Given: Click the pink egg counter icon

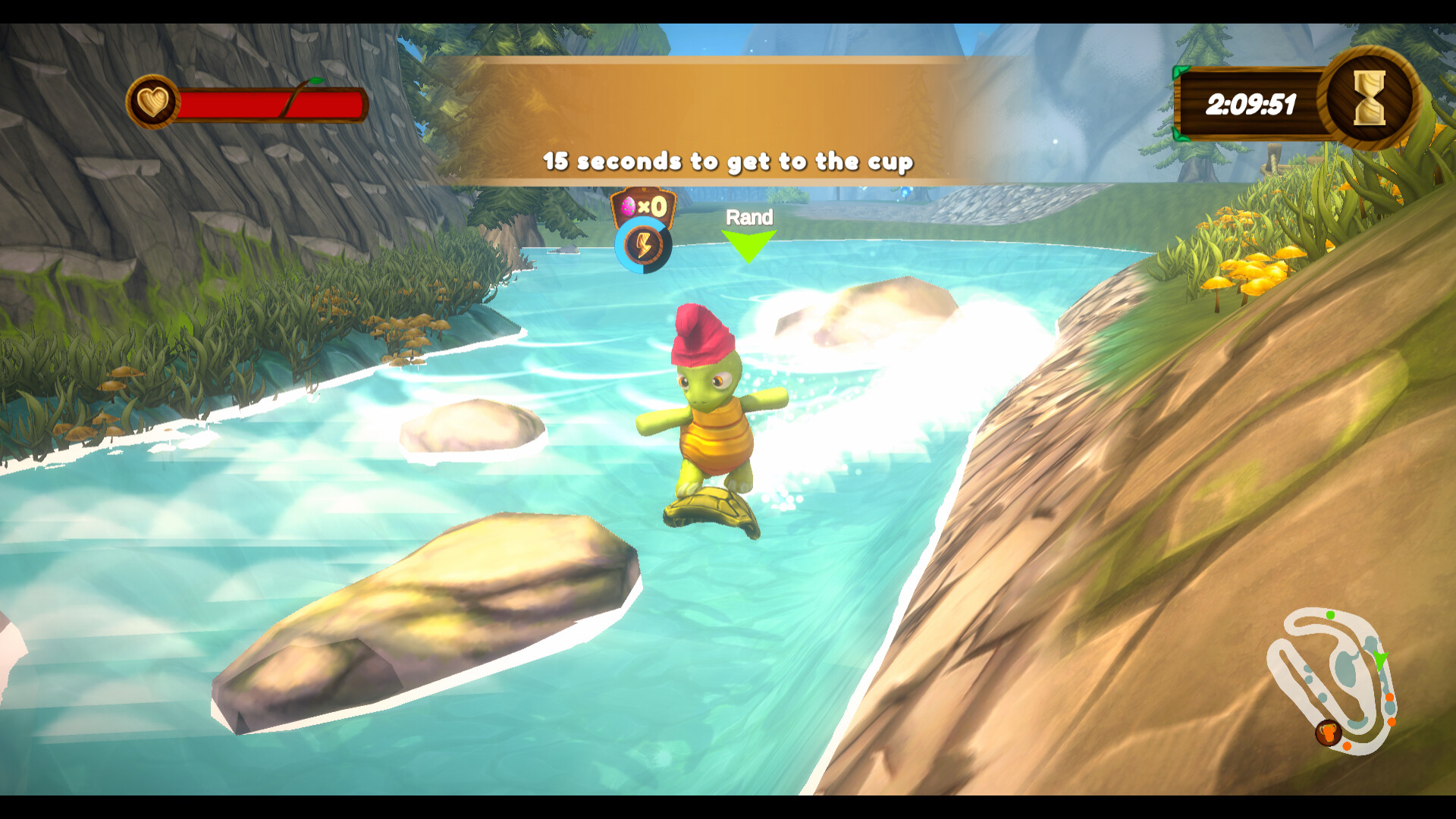Looking at the screenshot, I should click(x=628, y=205).
